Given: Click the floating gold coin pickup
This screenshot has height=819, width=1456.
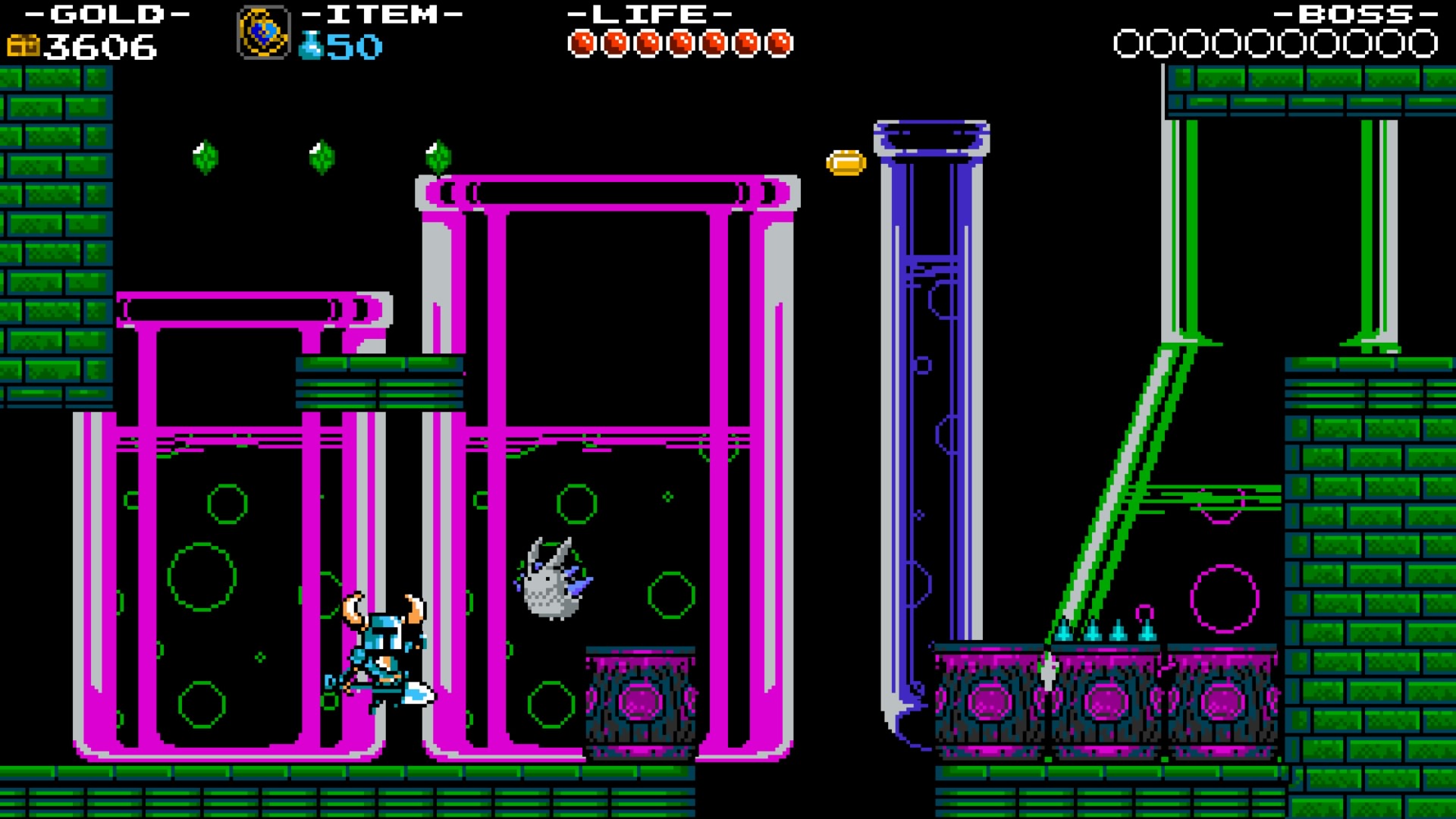Looking at the screenshot, I should (845, 164).
